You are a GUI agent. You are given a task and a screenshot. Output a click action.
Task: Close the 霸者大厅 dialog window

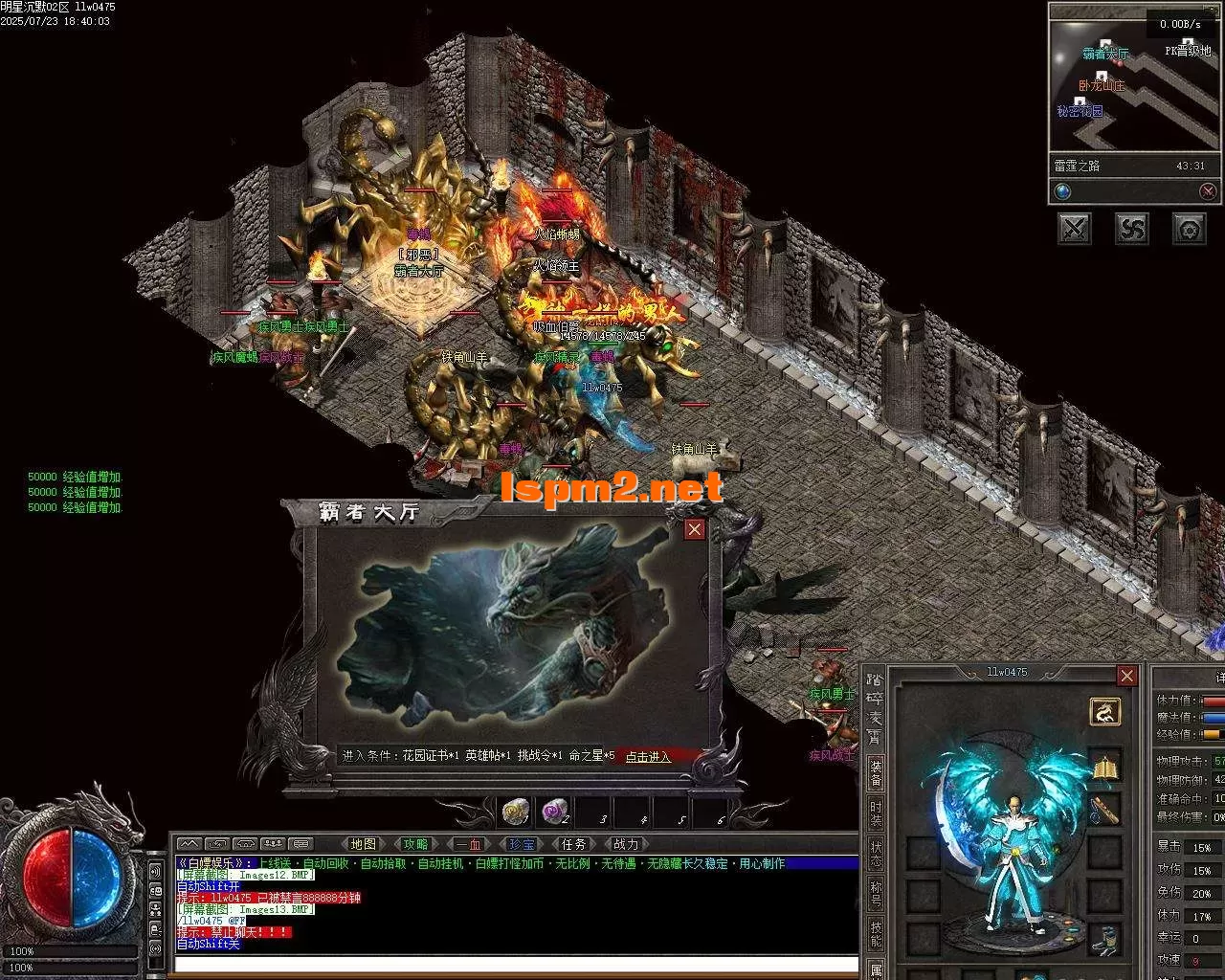[x=695, y=529]
